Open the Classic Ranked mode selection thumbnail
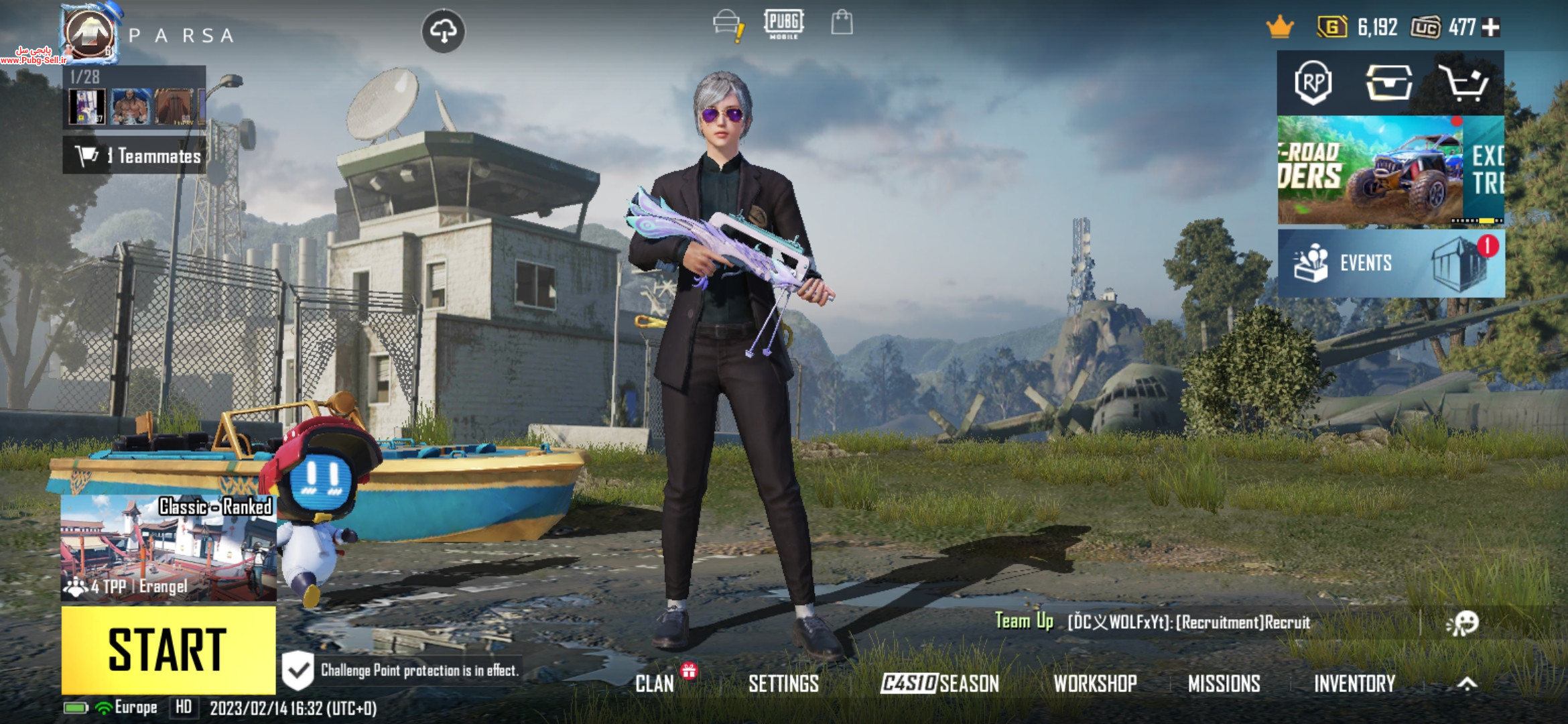 (168, 548)
